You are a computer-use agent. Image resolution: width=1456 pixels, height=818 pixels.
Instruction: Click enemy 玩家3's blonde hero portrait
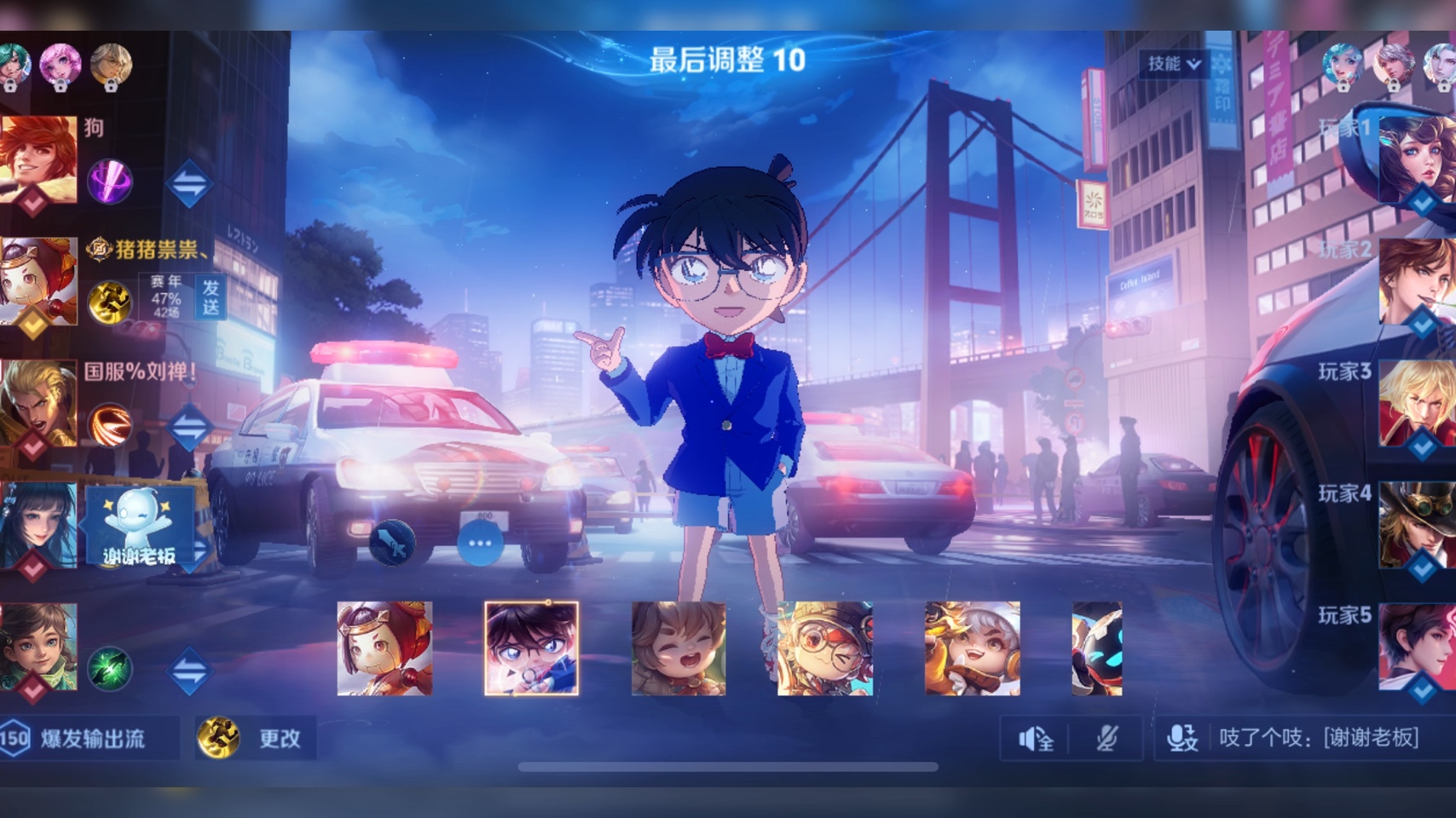1417,403
